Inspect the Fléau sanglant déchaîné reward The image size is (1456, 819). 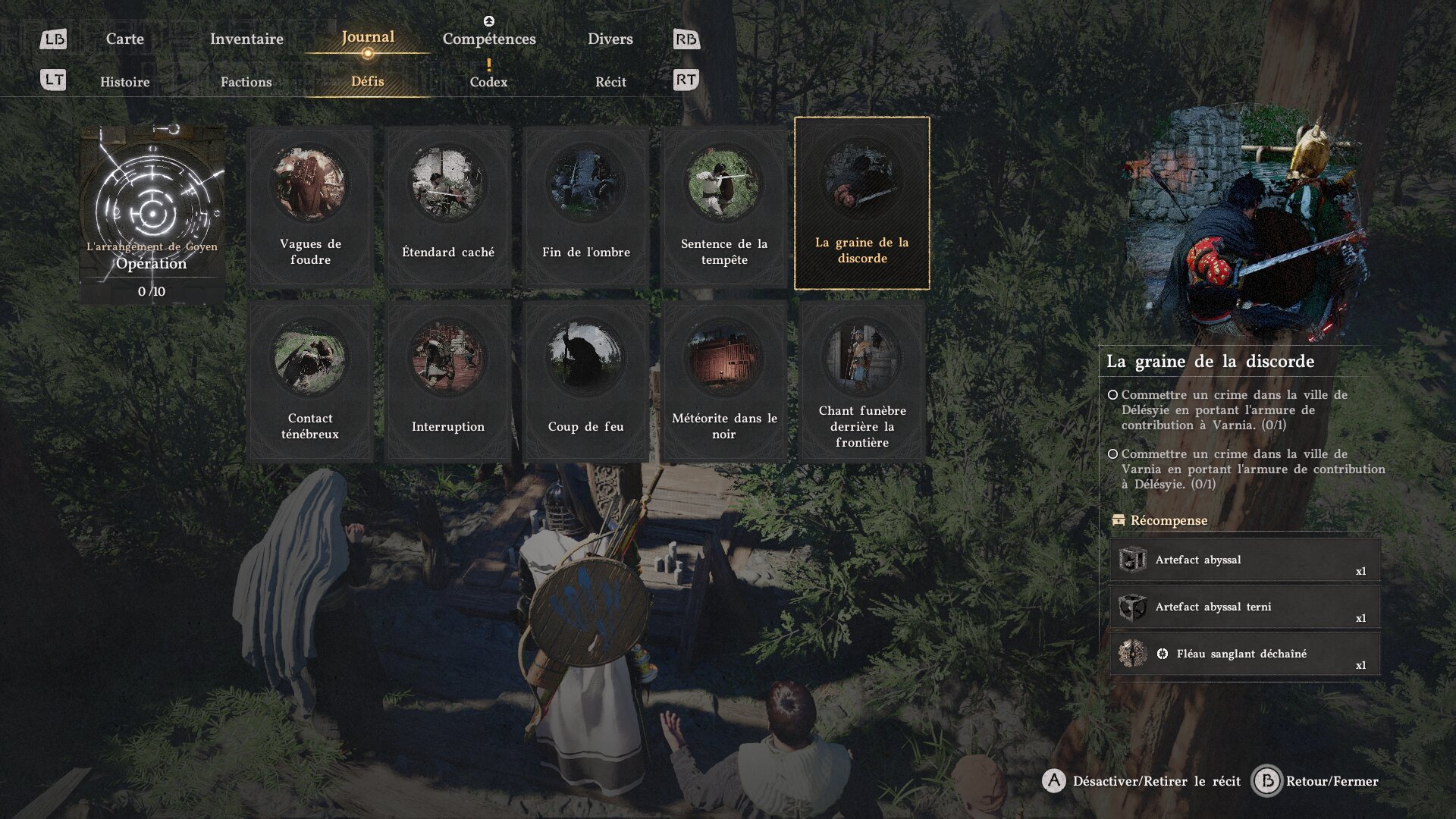pos(1244,654)
